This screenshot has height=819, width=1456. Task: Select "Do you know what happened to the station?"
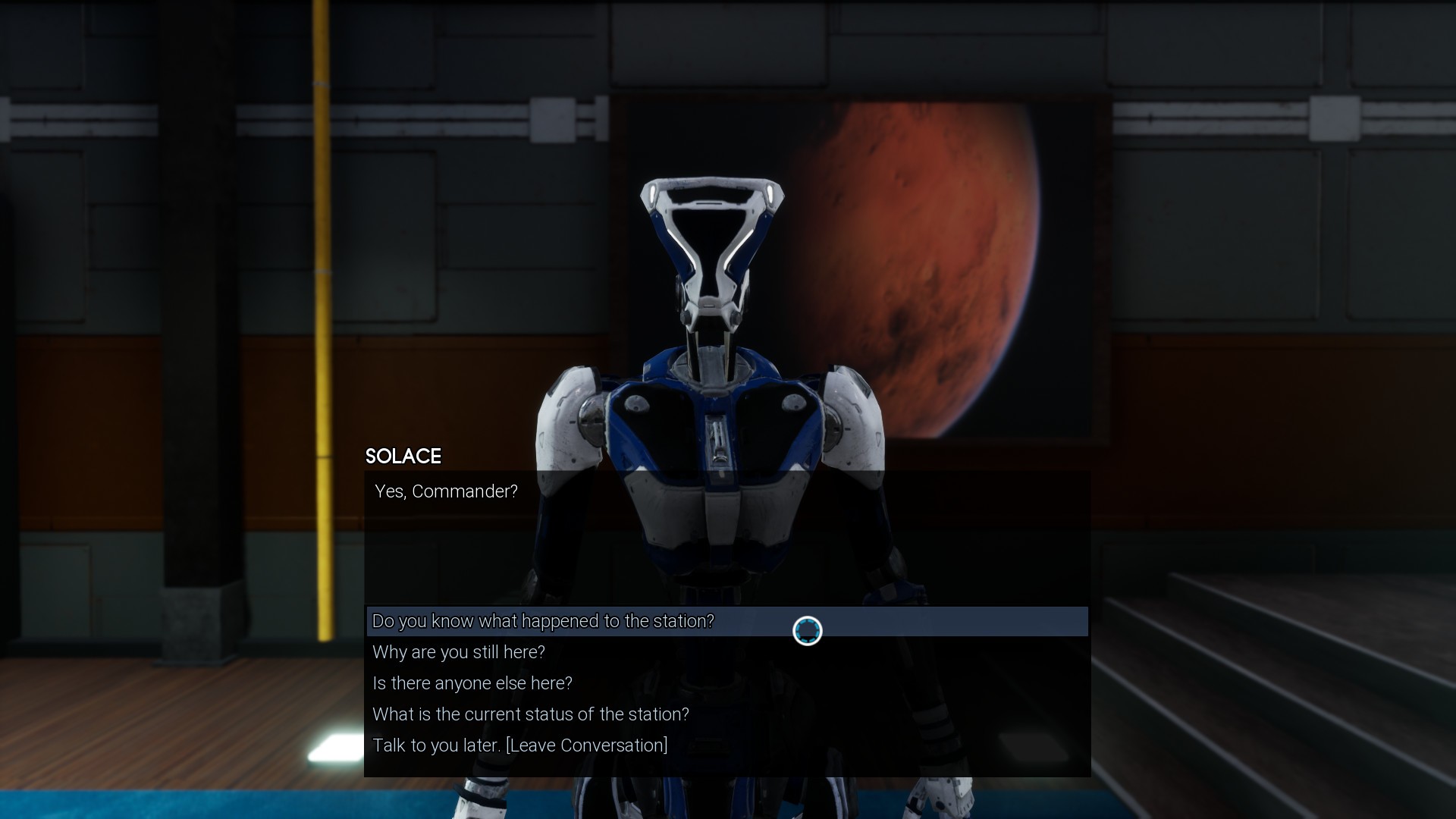point(543,620)
